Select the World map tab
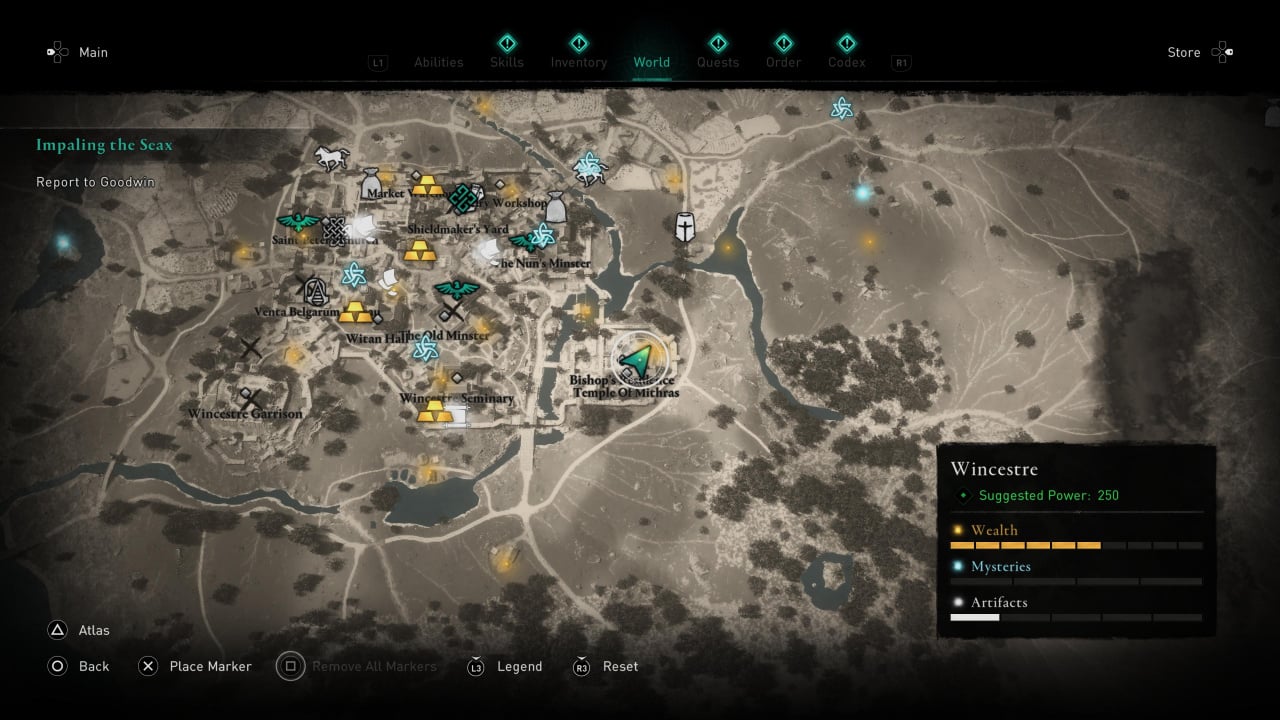This screenshot has width=1280, height=720. (652, 62)
